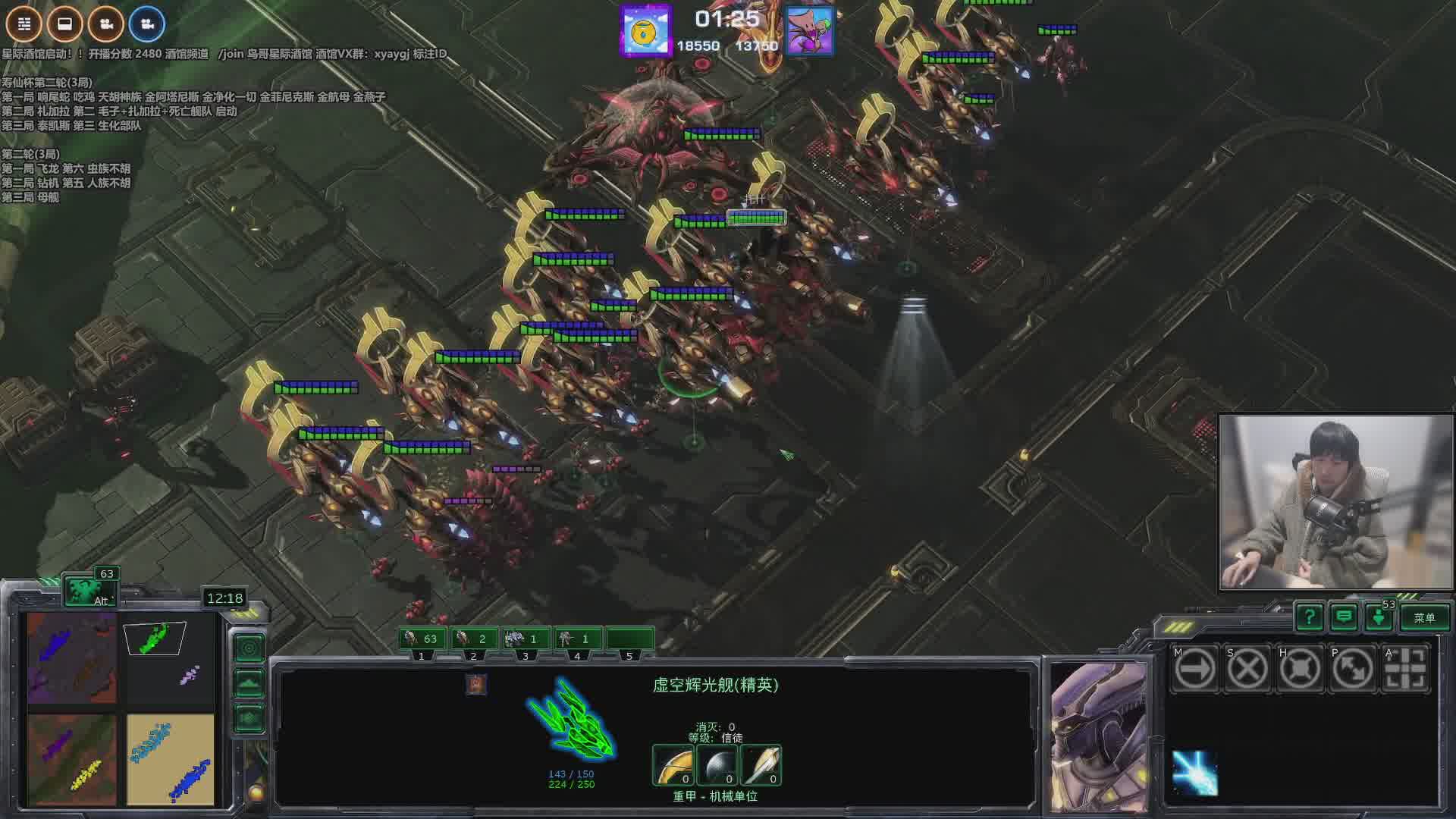This screenshot has width=1456, height=819.
Task: Open the 菜单 game menu
Action: [x=1424, y=618]
